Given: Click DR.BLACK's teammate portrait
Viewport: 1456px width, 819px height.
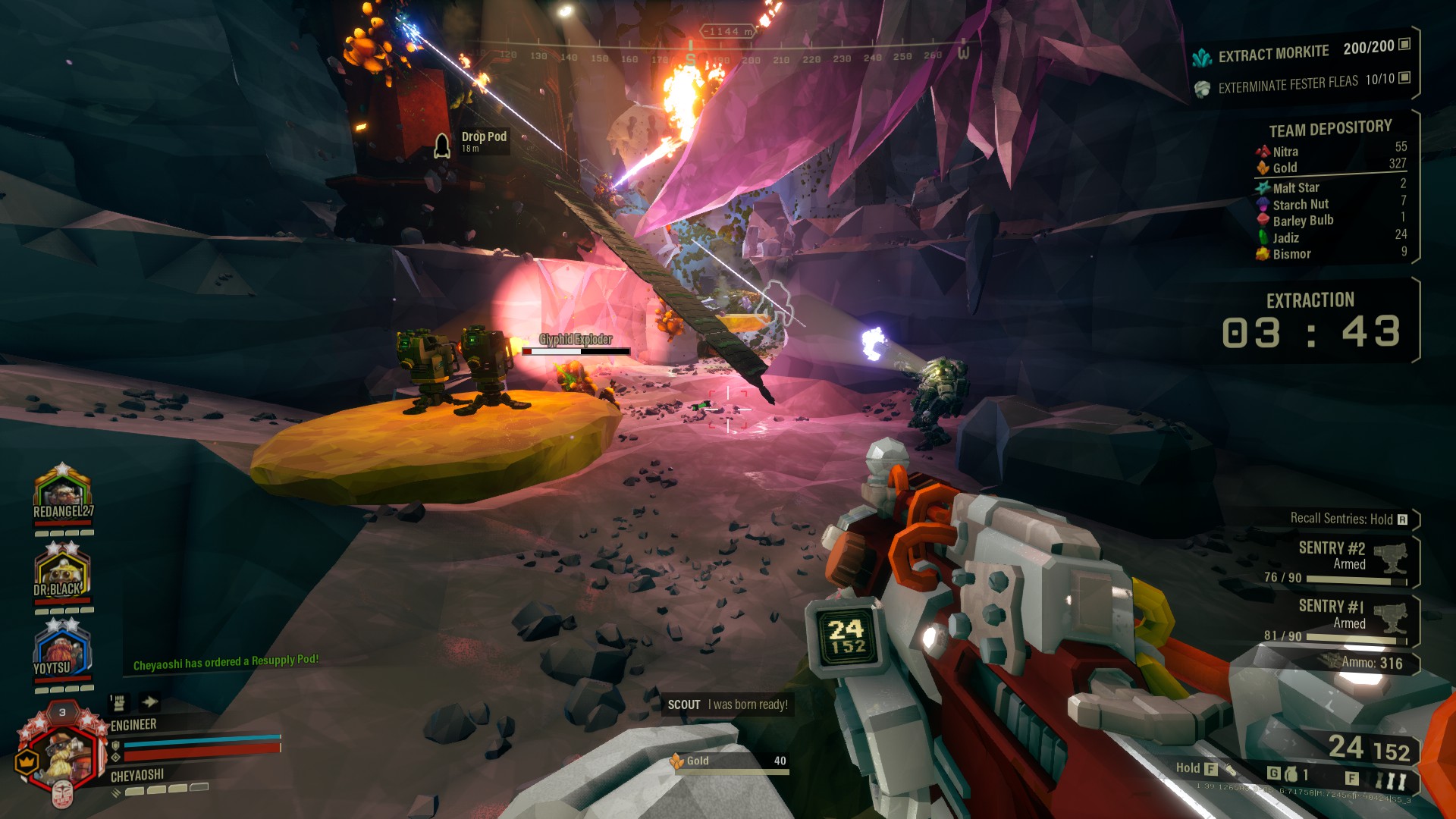Looking at the screenshot, I should (62, 571).
